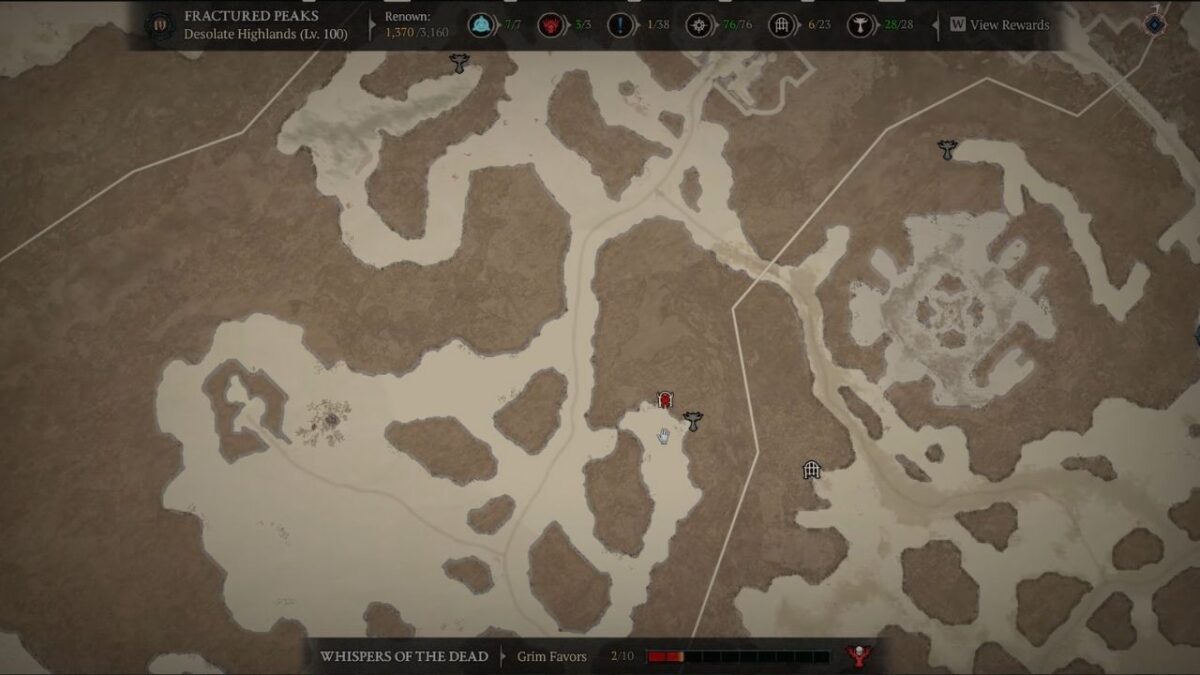Click the blue diamond icon in the top-right corner
The height and width of the screenshot is (675, 1200).
tap(1155, 23)
